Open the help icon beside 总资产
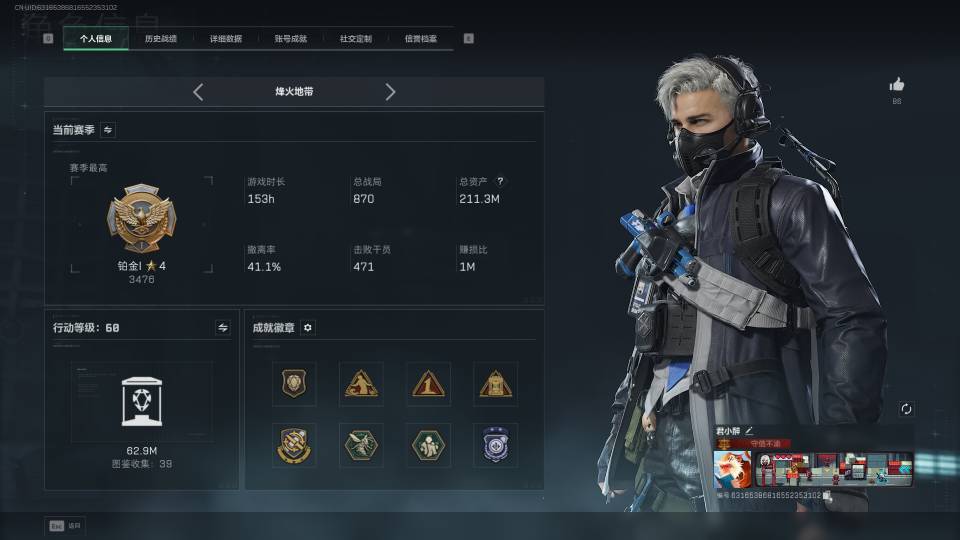This screenshot has height=540, width=960. pyautogui.click(x=500, y=182)
